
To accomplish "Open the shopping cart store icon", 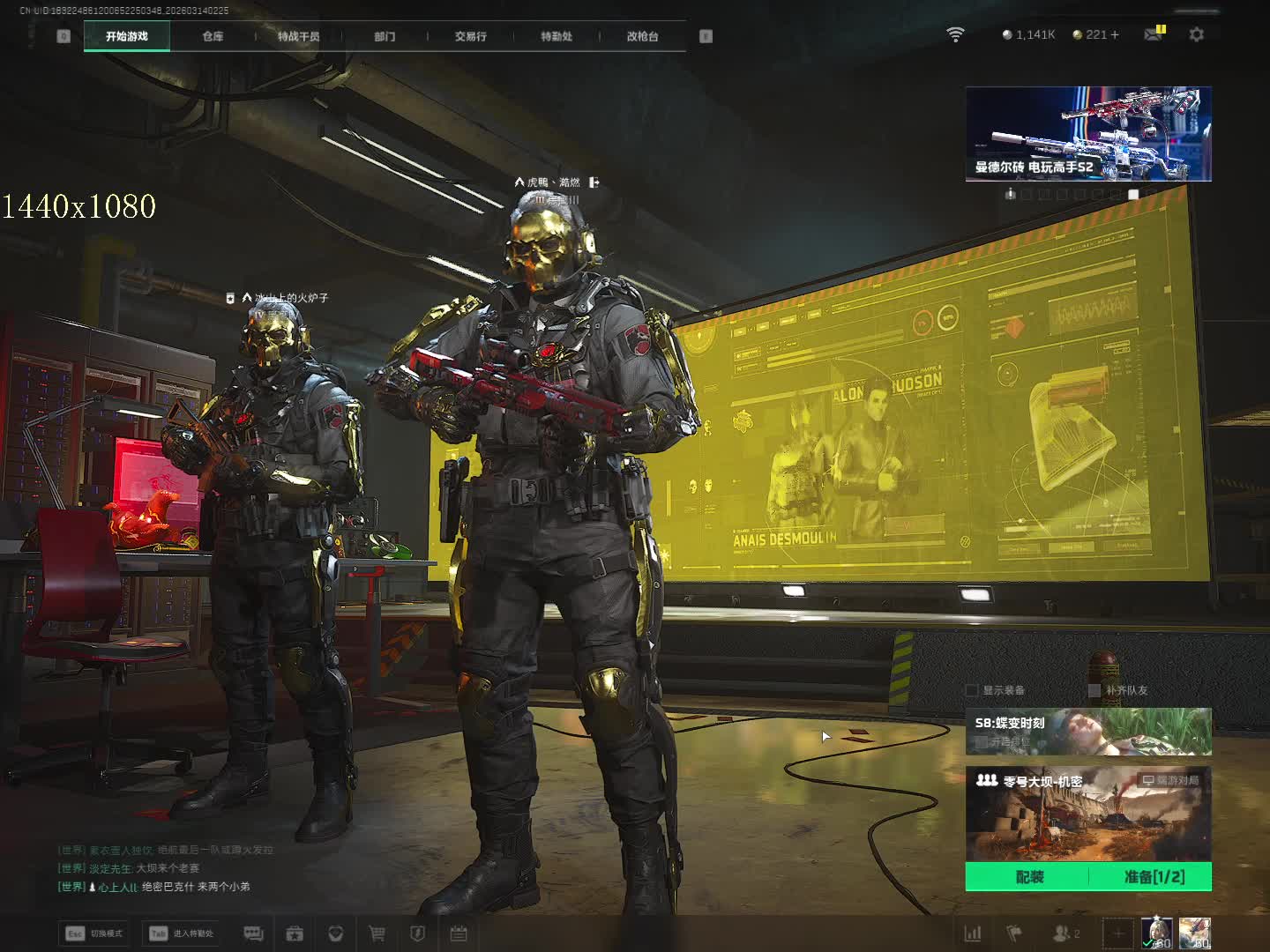I will 377,933.
